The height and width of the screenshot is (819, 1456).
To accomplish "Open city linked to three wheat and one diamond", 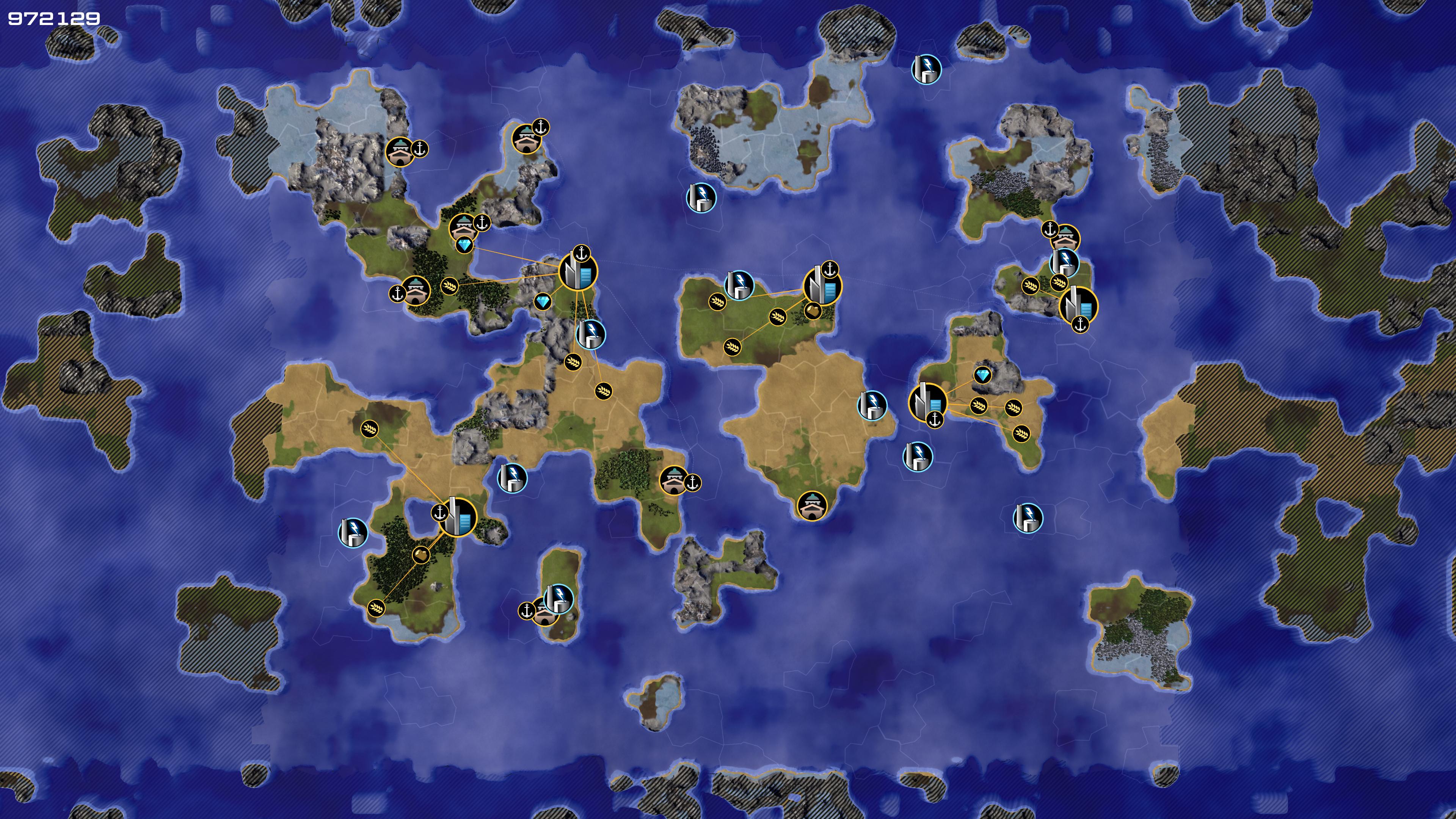I will tap(927, 401).
